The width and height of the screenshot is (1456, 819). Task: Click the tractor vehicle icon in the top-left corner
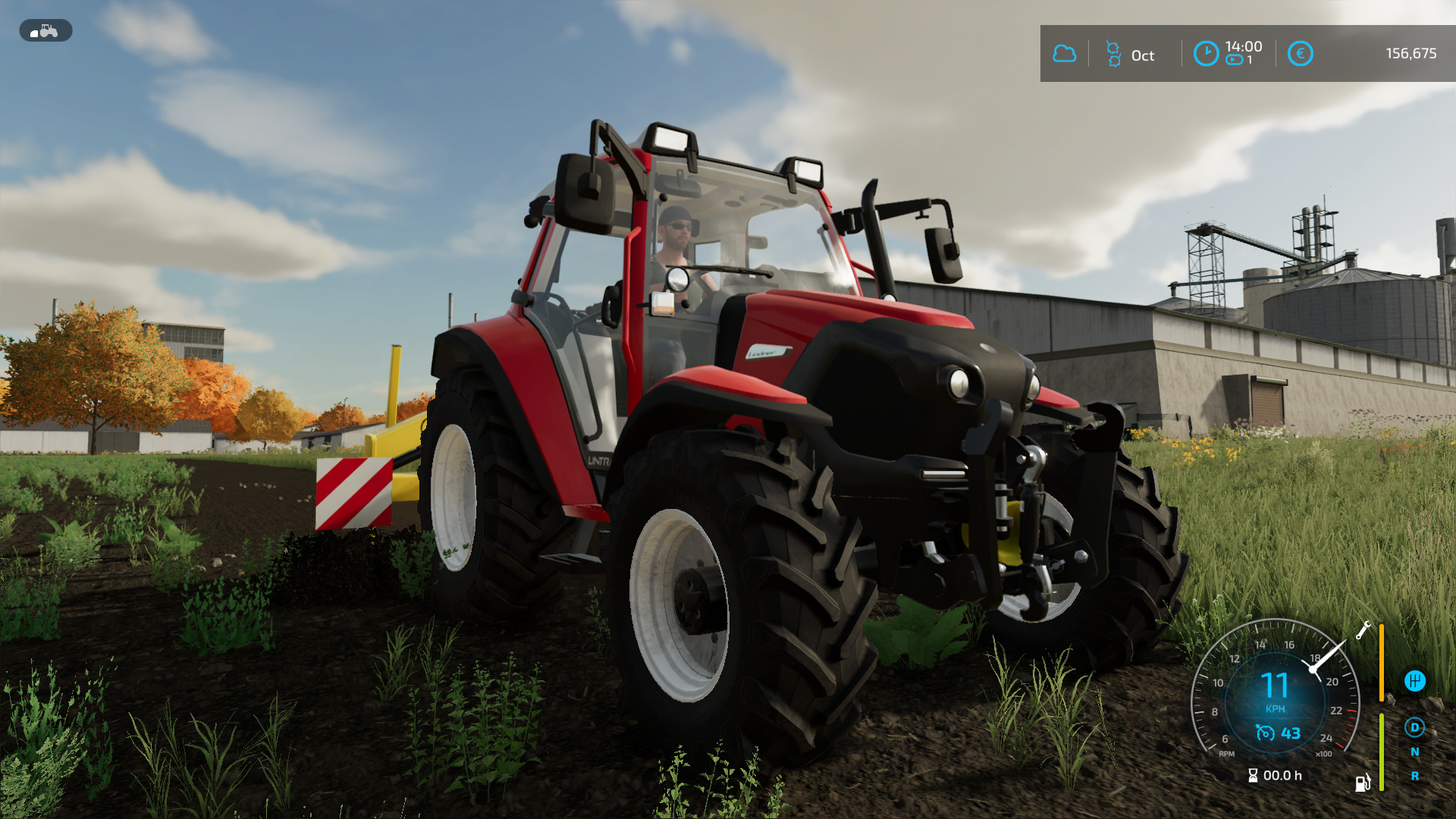45,30
